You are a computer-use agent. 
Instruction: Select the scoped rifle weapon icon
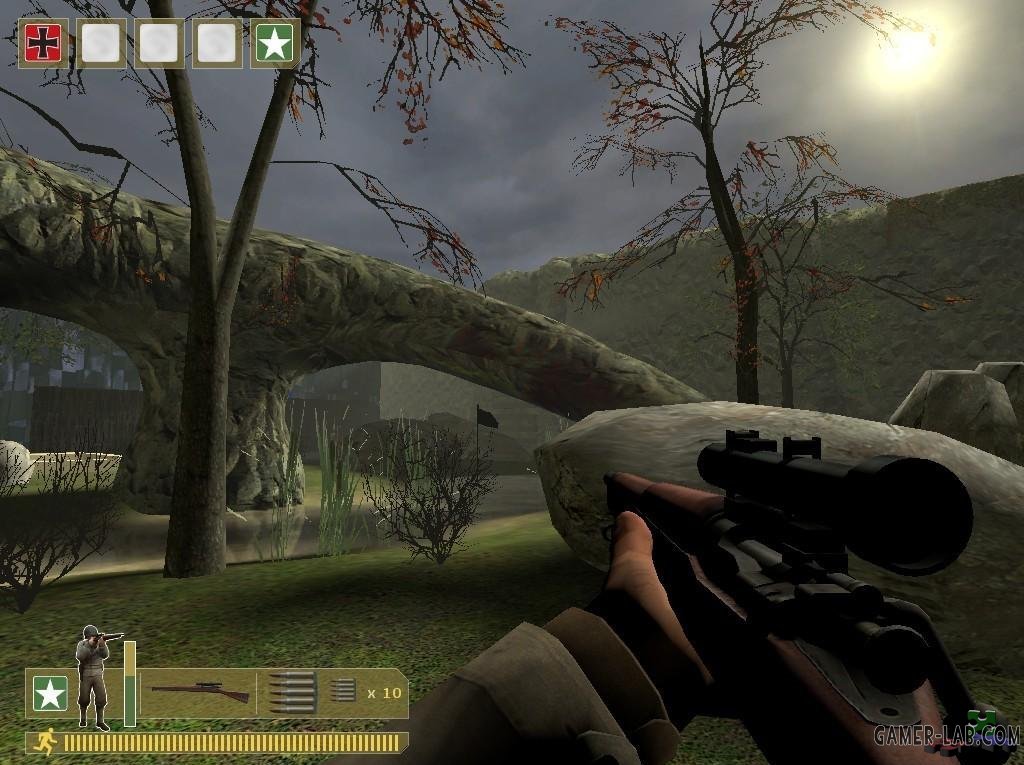pos(200,692)
